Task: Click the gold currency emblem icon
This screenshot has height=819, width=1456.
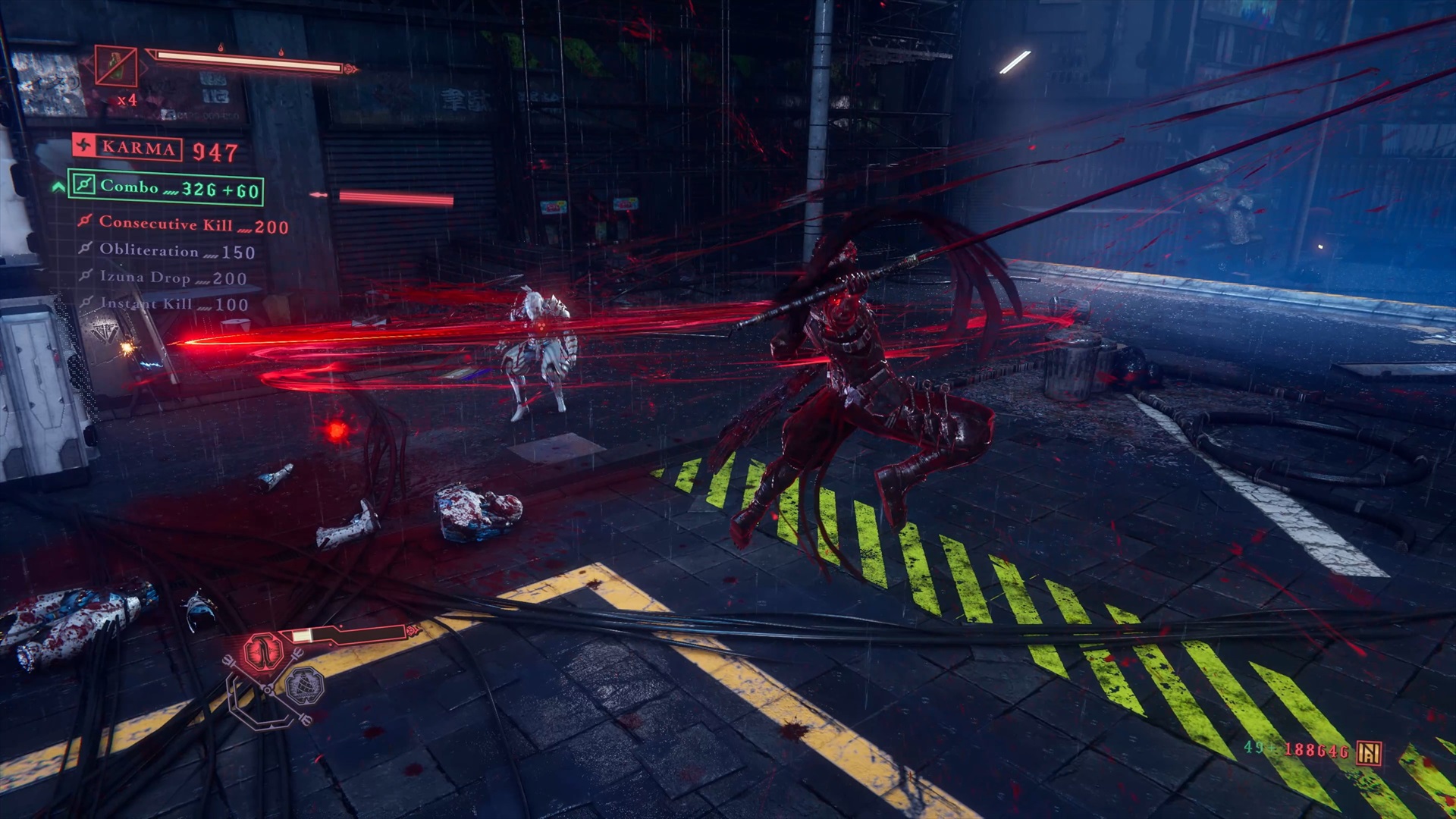Action: 1369,752
